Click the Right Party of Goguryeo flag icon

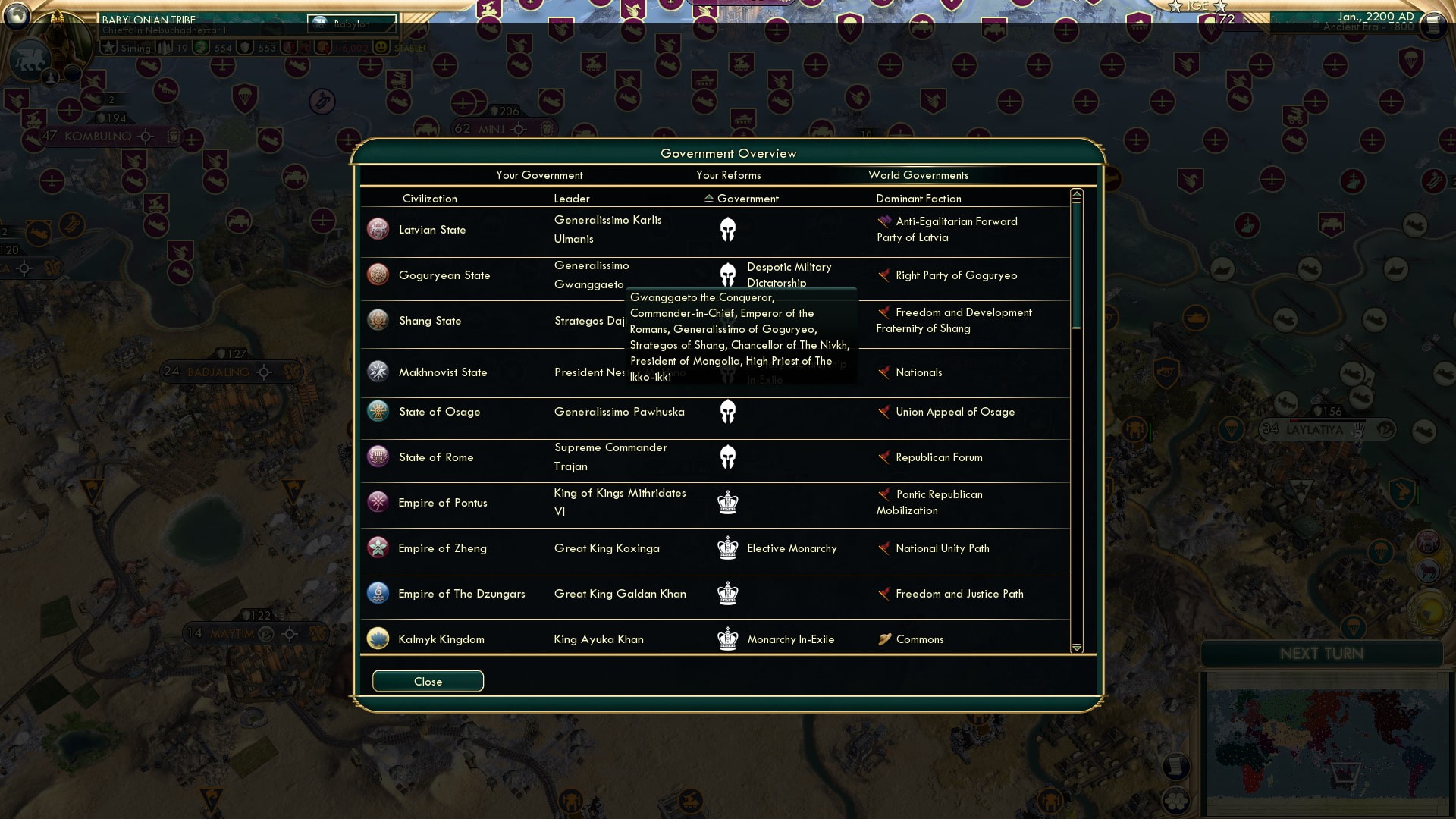click(x=884, y=275)
